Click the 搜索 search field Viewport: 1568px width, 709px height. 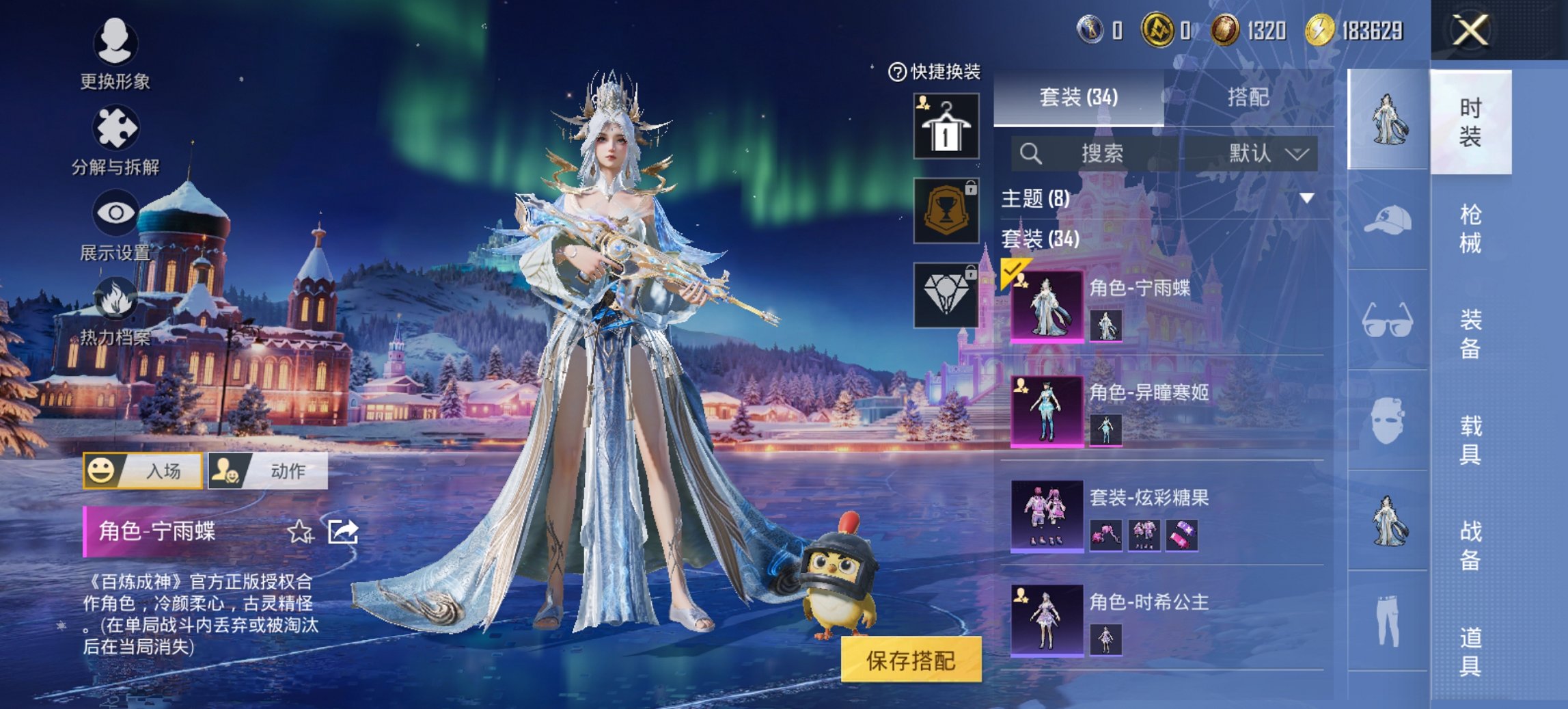[1100, 153]
